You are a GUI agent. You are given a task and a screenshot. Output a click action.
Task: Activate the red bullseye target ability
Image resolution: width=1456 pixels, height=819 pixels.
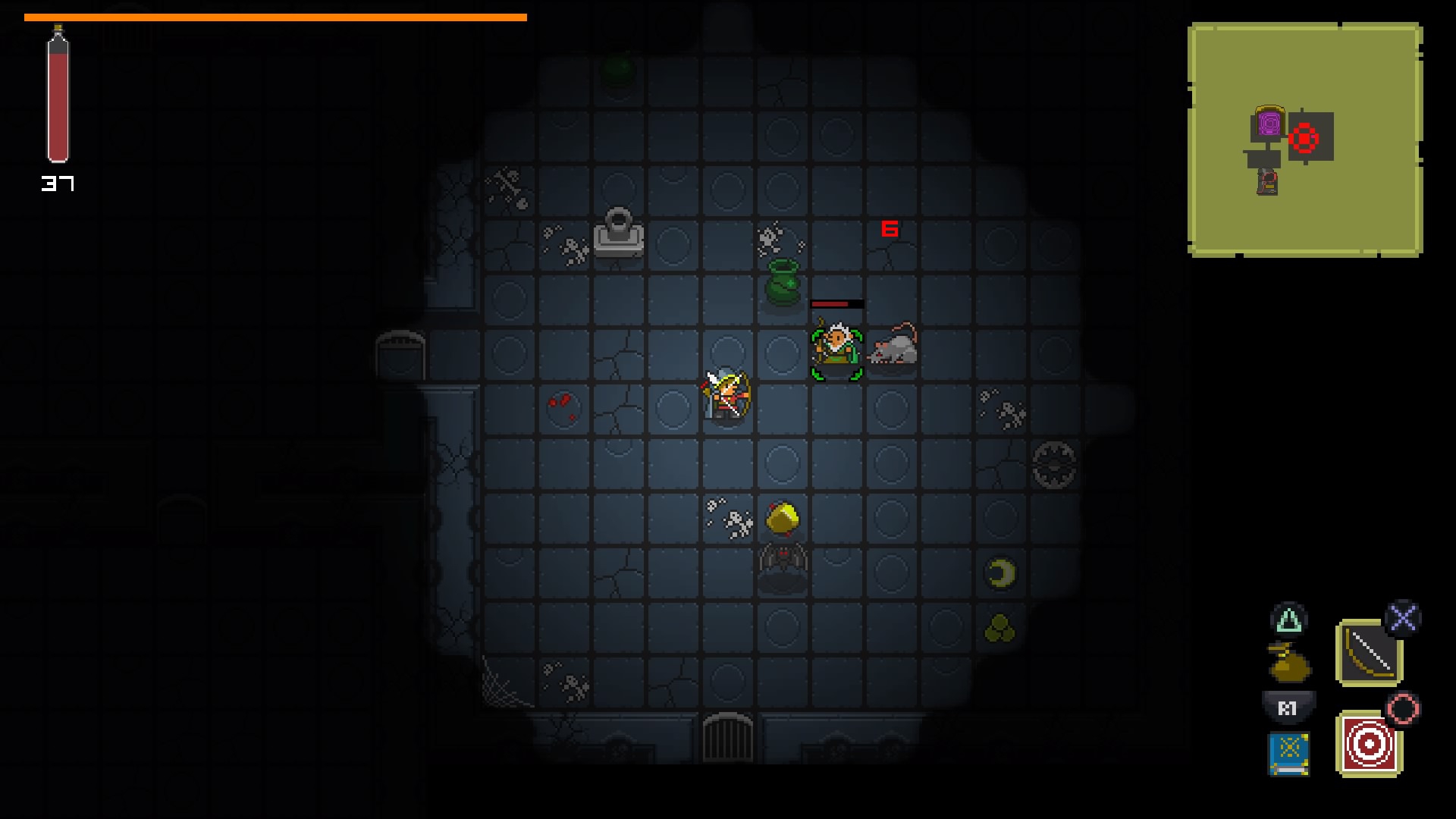pyautogui.click(x=1369, y=744)
